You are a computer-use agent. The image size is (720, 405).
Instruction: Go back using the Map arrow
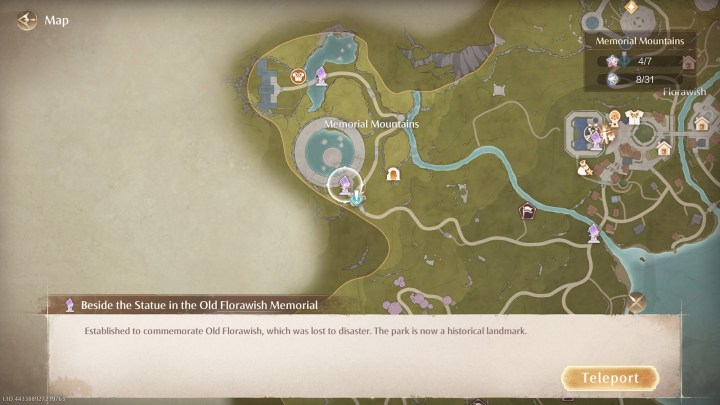click(x=26, y=19)
